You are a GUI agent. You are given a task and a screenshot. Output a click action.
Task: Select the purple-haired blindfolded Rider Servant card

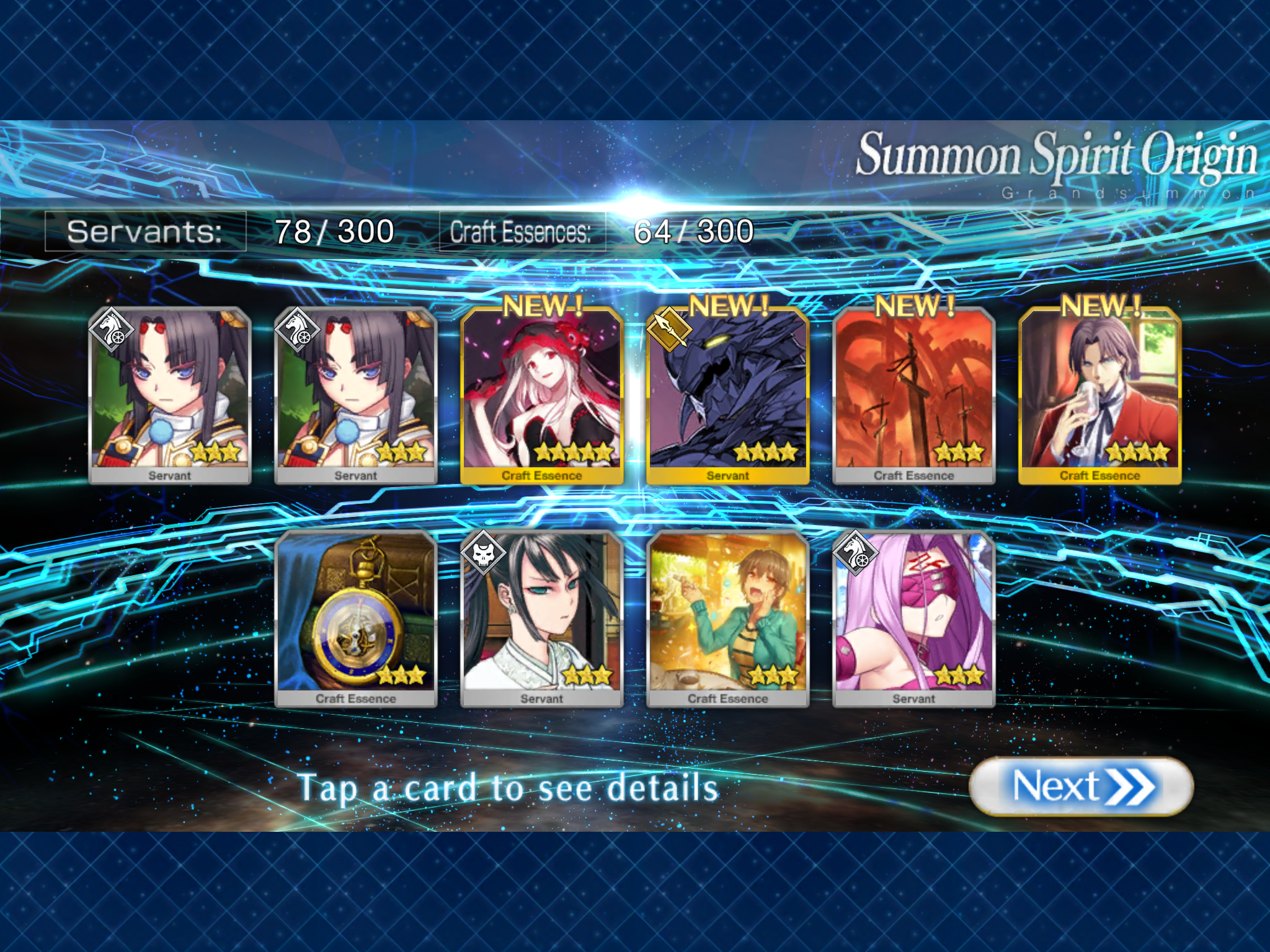[x=913, y=618]
